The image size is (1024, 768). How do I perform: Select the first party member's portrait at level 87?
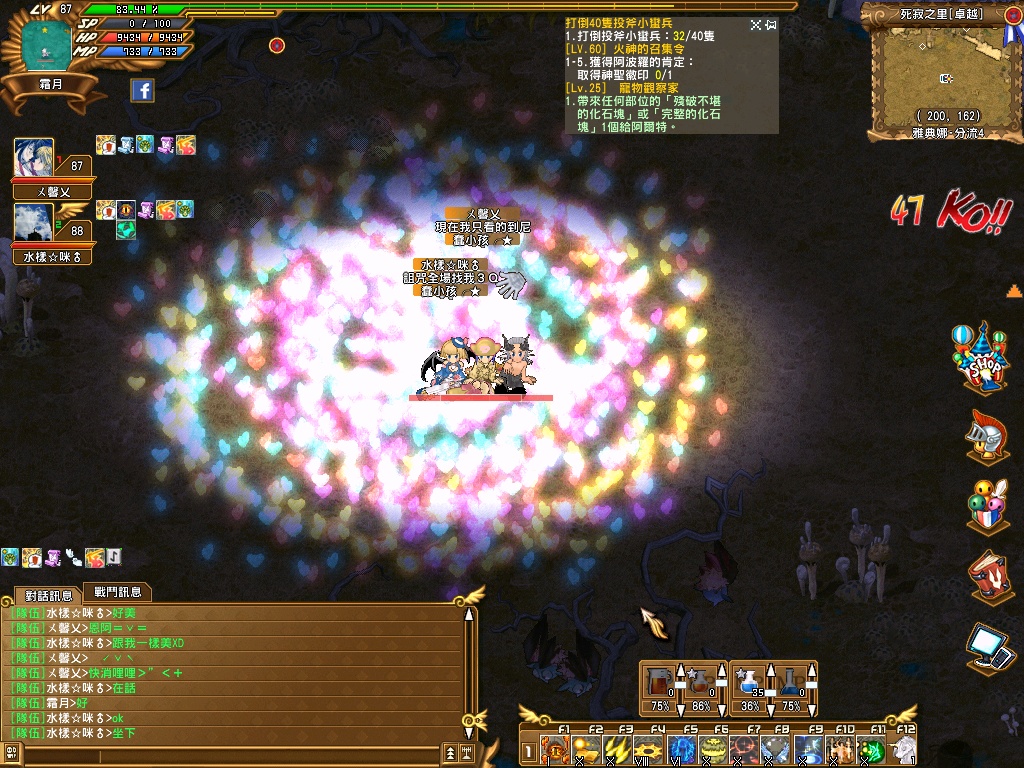point(34,158)
